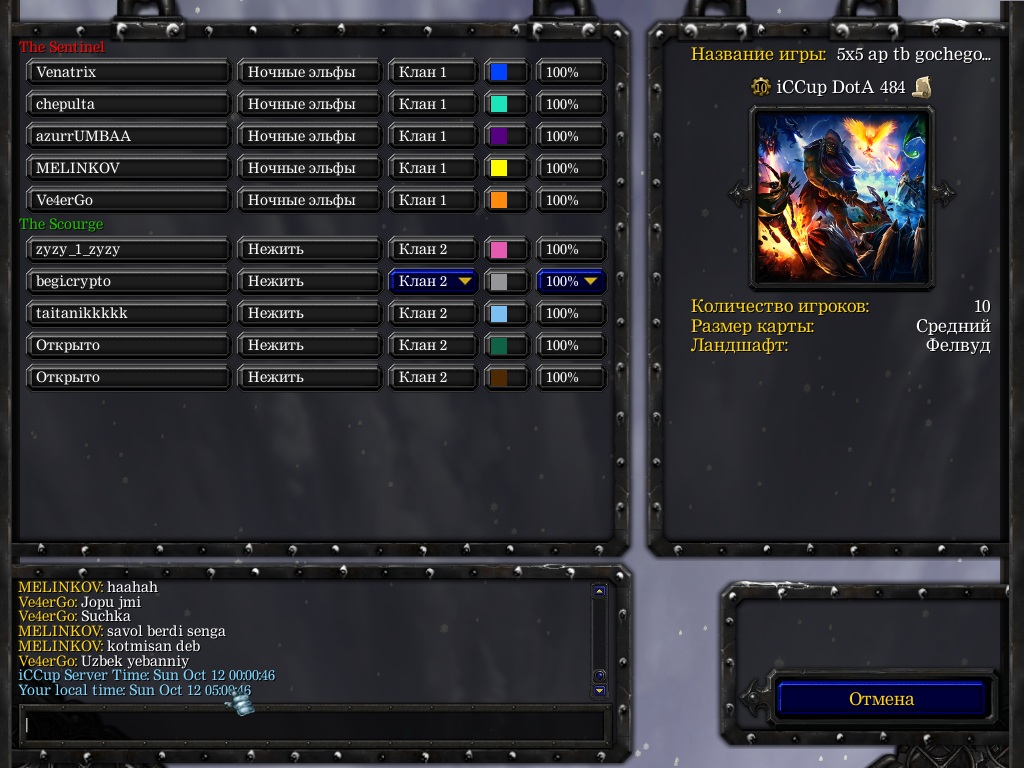
Task: Select the zyzy_1_zyzy player slot
Action: coord(128,249)
